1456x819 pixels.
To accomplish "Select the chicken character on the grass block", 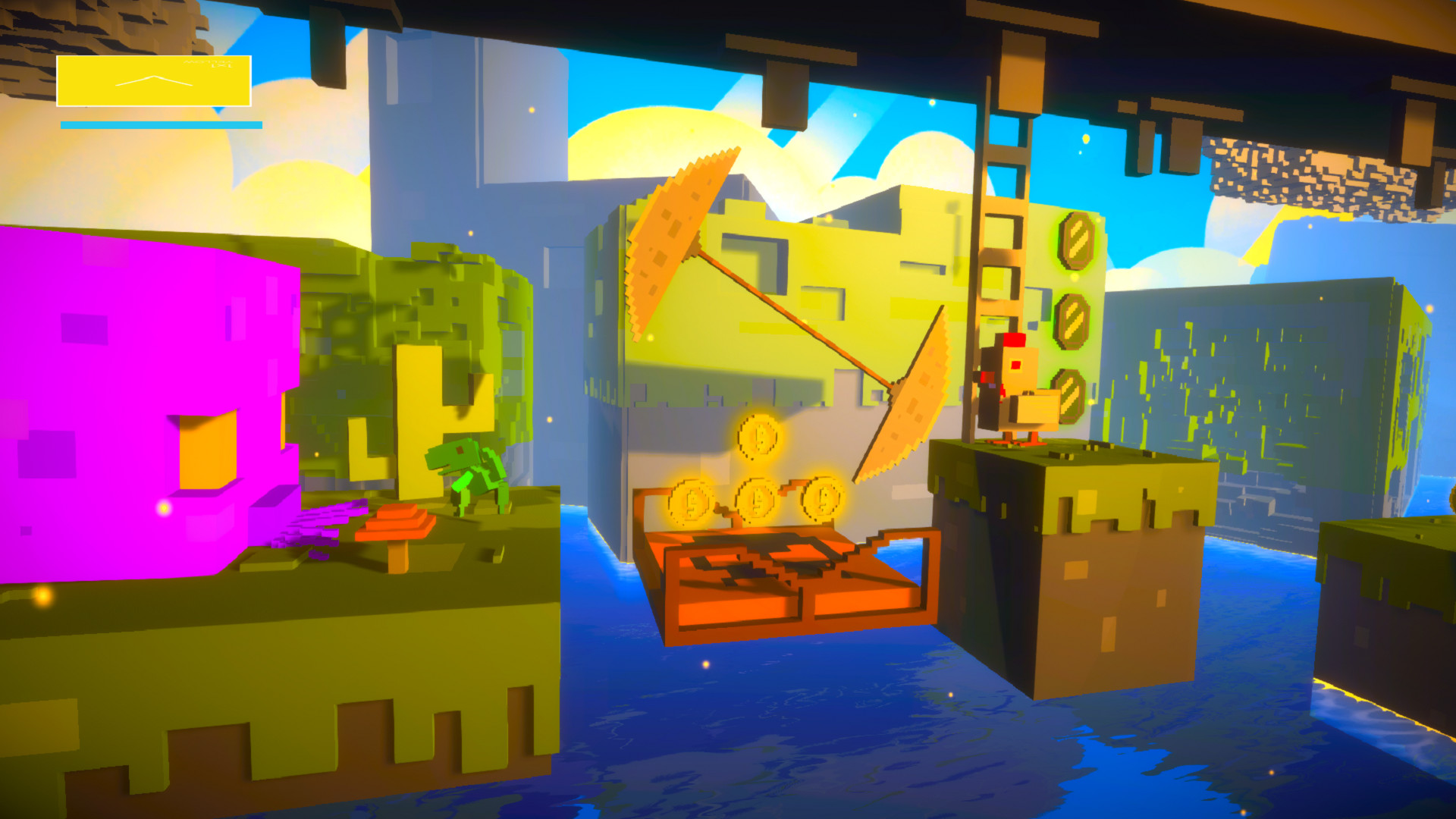I will 1016,394.
